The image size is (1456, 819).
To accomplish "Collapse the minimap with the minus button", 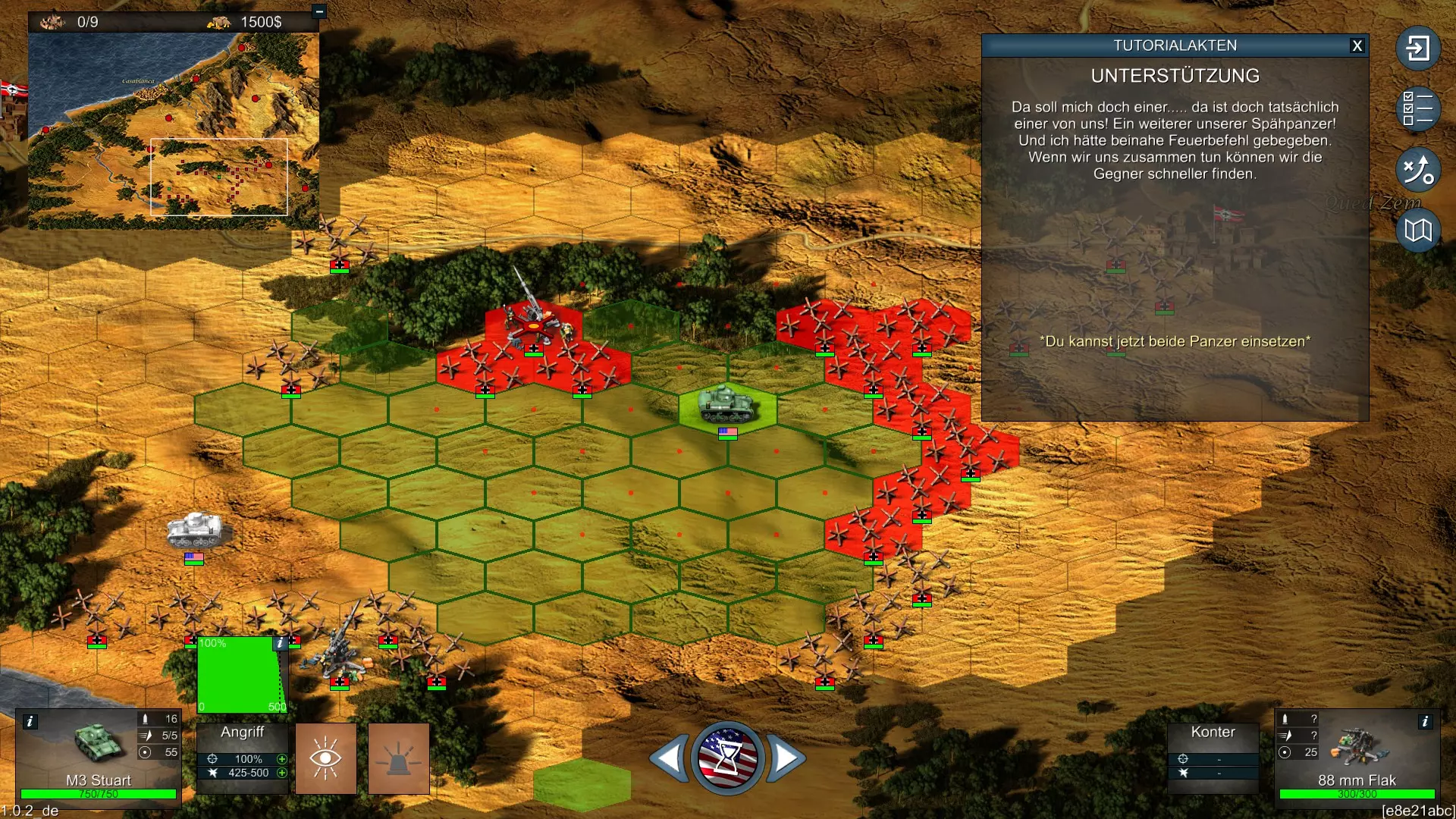I will click(319, 11).
